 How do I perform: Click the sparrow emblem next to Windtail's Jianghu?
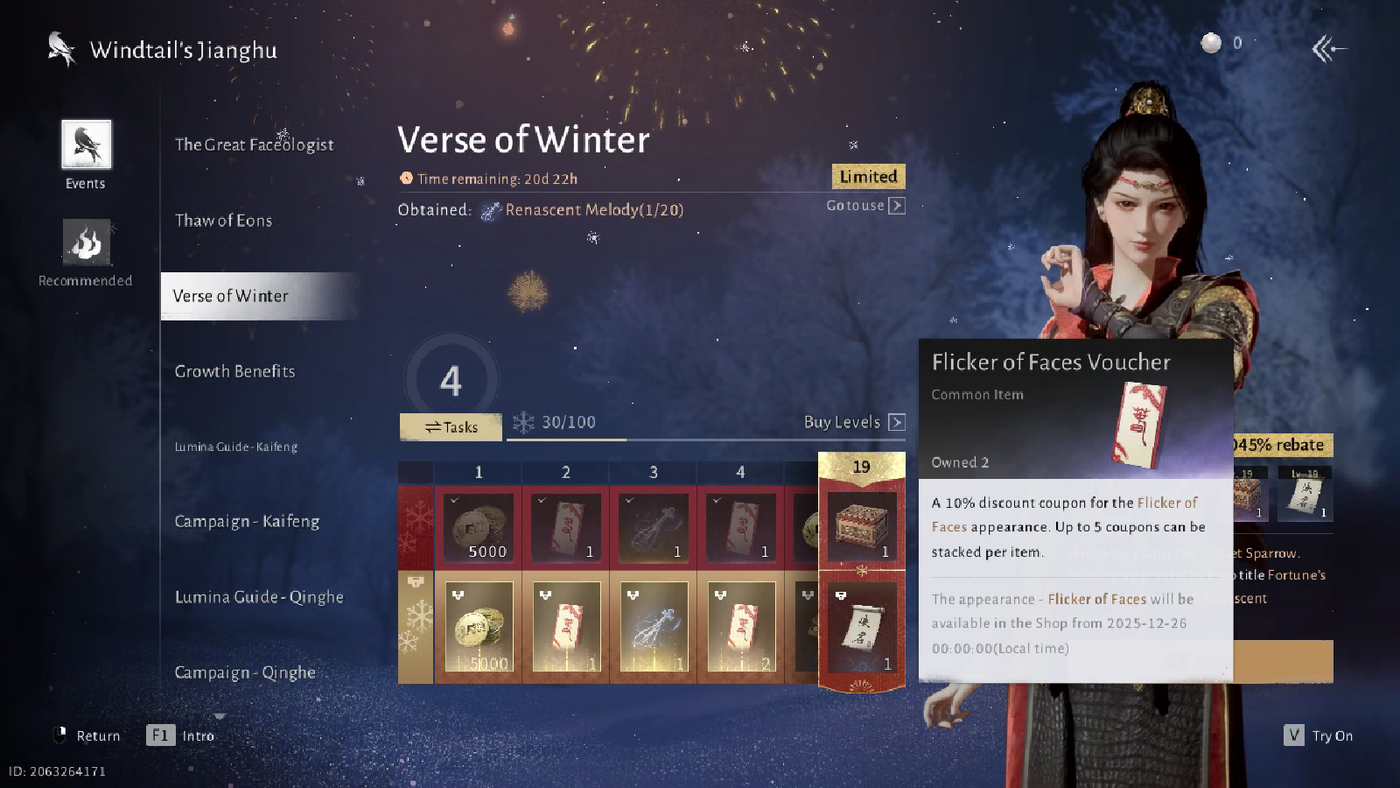tap(58, 48)
